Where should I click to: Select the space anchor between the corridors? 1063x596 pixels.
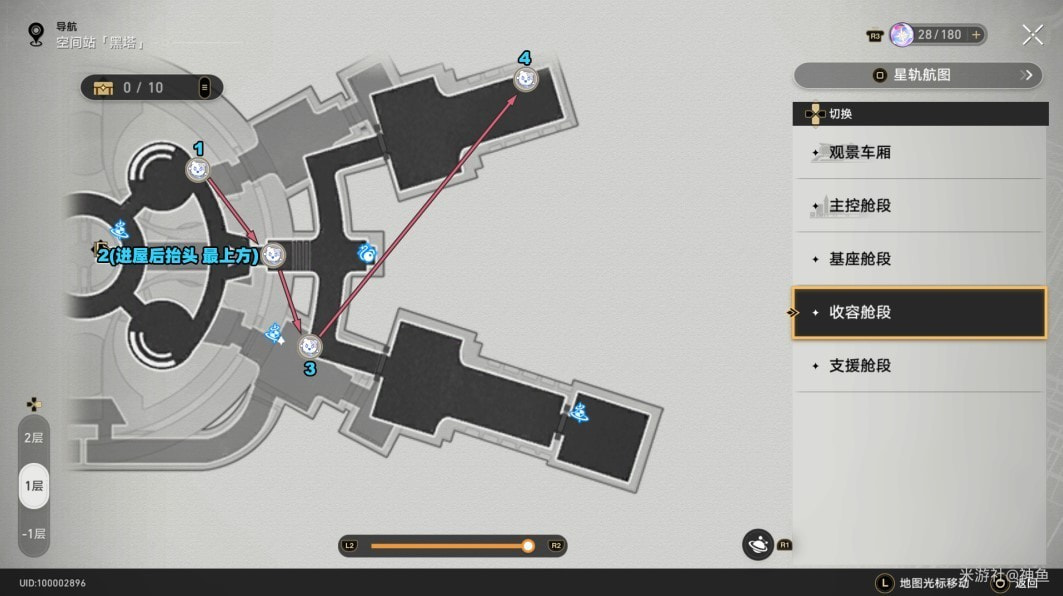(368, 254)
